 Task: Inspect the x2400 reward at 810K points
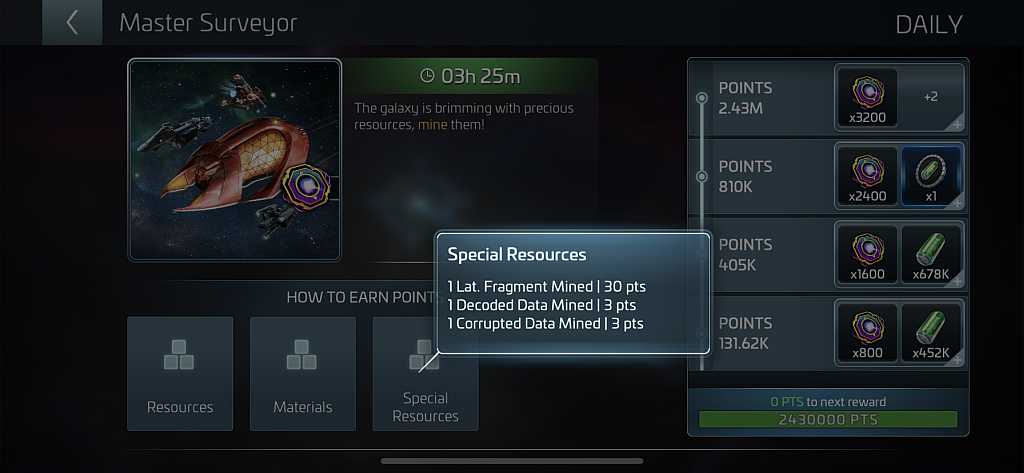[866, 176]
